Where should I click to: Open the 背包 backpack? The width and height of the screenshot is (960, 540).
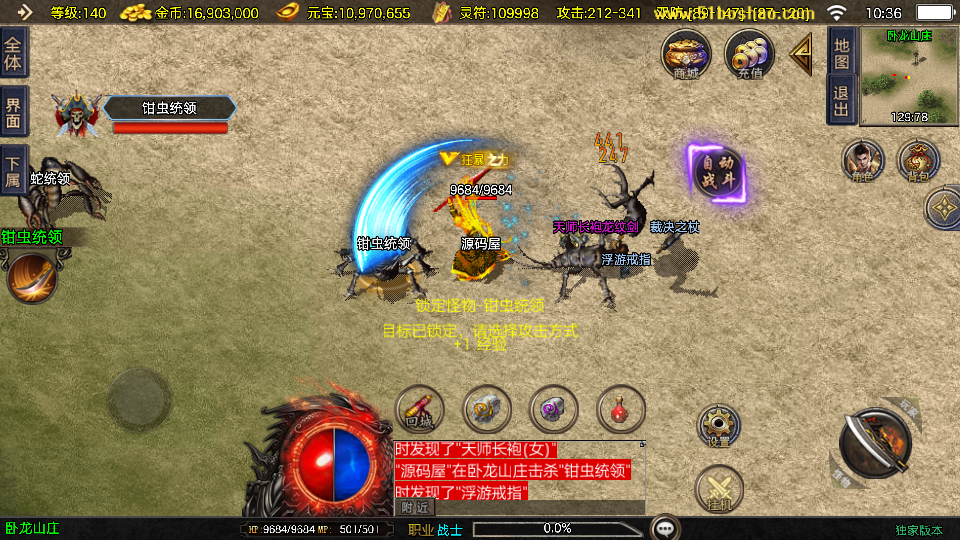point(918,162)
